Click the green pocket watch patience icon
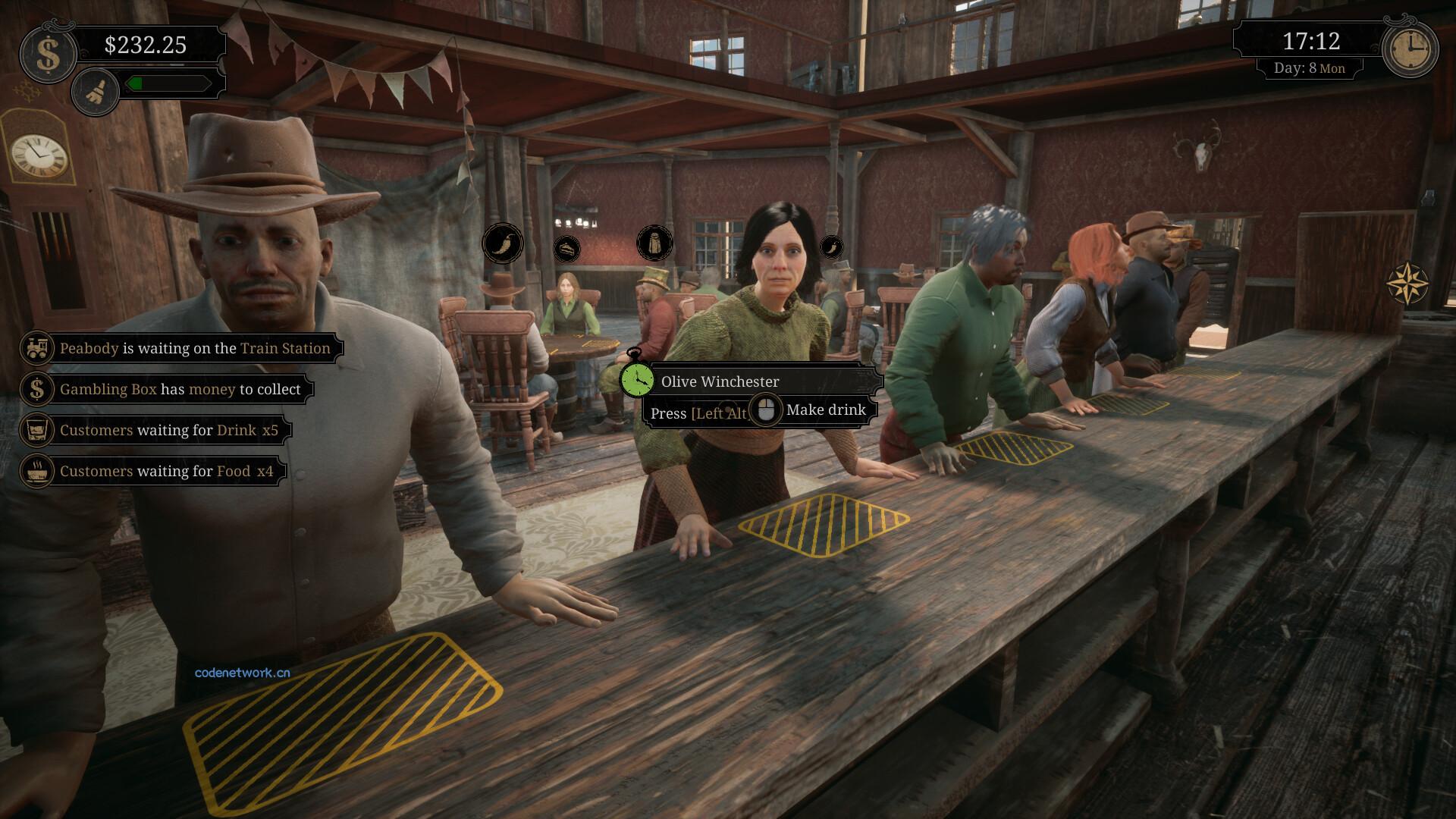This screenshot has width=1456, height=819. pyautogui.click(x=636, y=378)
